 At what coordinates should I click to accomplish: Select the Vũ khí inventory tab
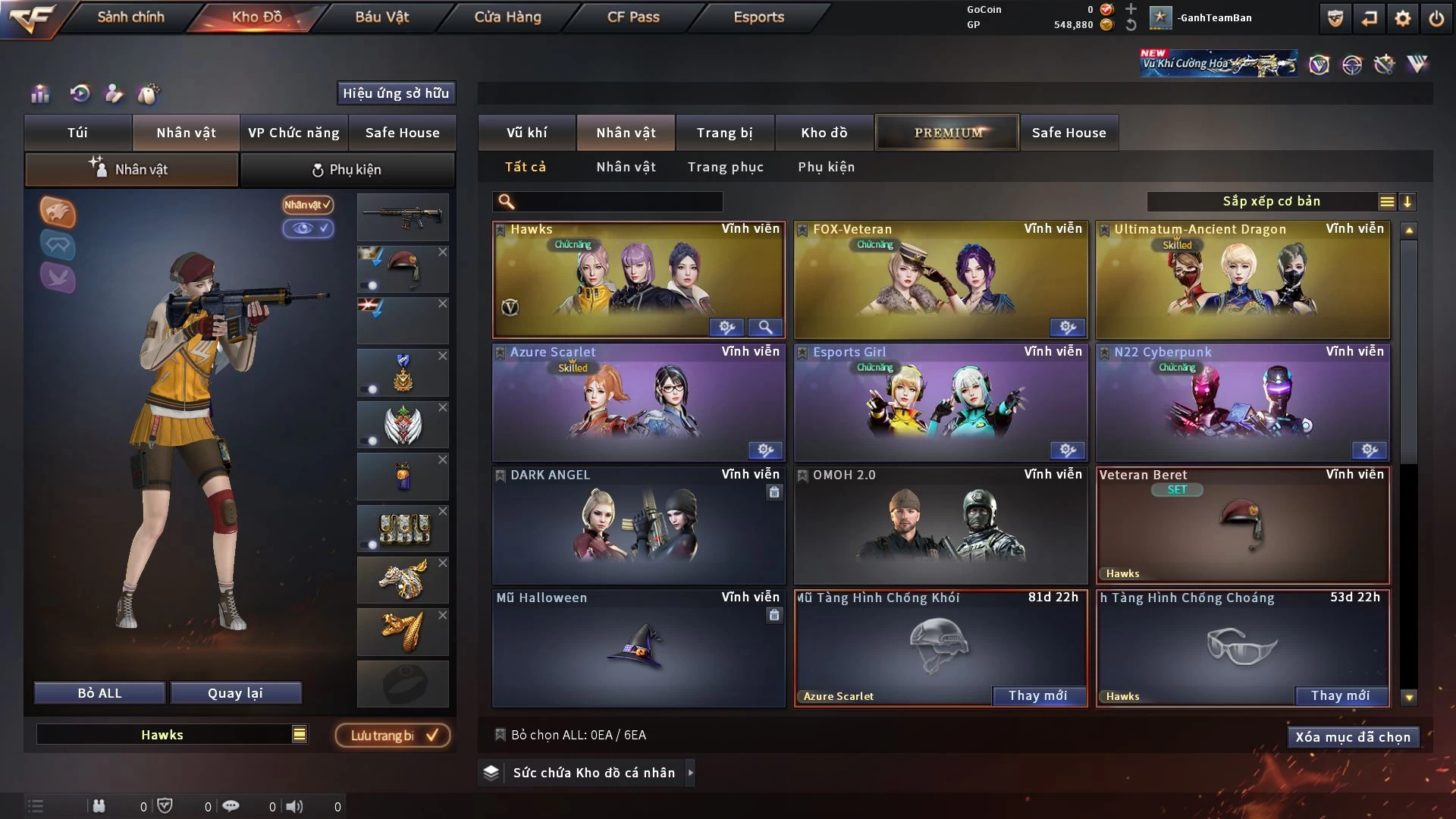(x=526, y=133)
